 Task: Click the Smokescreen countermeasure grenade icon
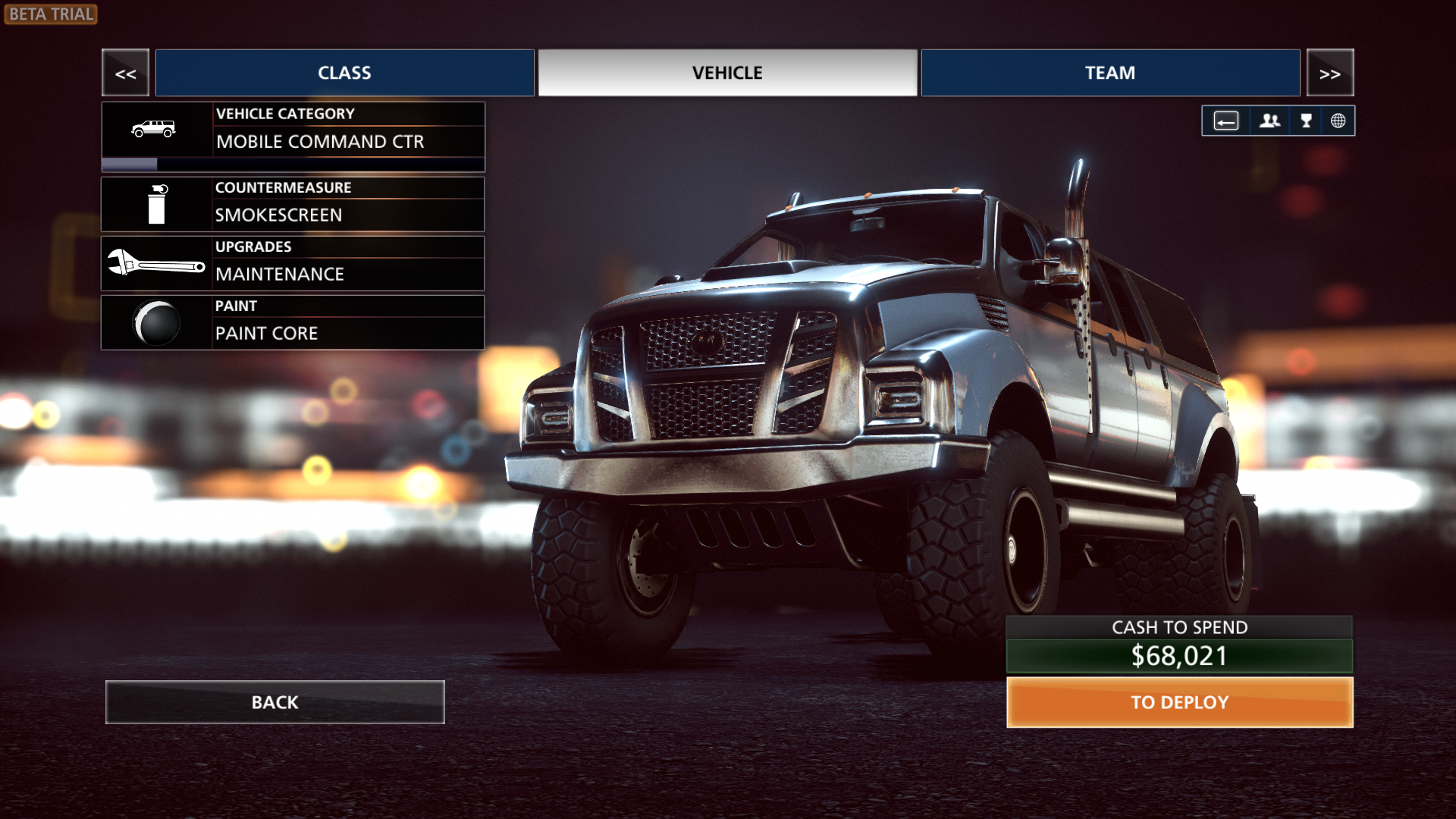tap(155, 205)
